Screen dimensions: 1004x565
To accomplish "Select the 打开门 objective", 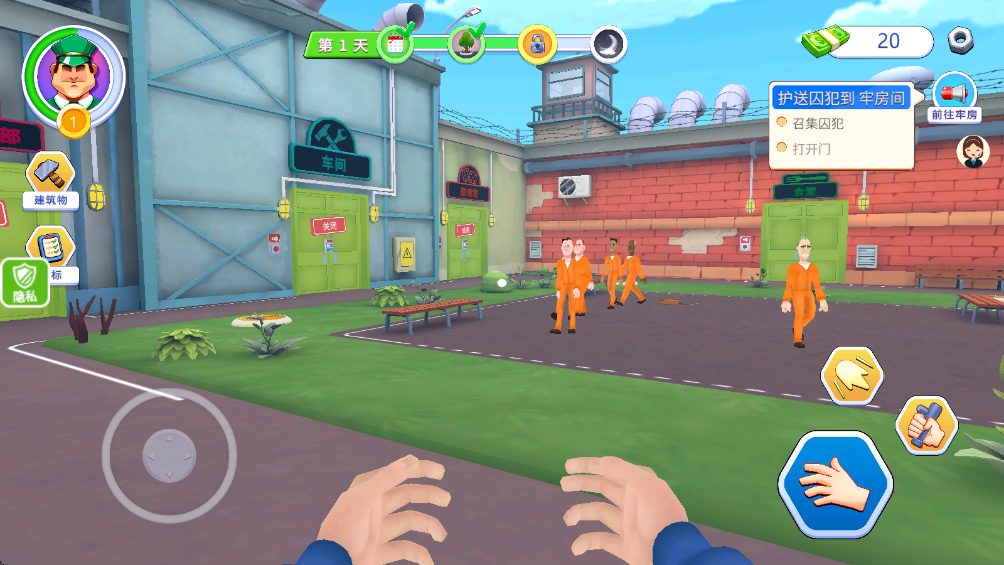I will click(811, 149).
